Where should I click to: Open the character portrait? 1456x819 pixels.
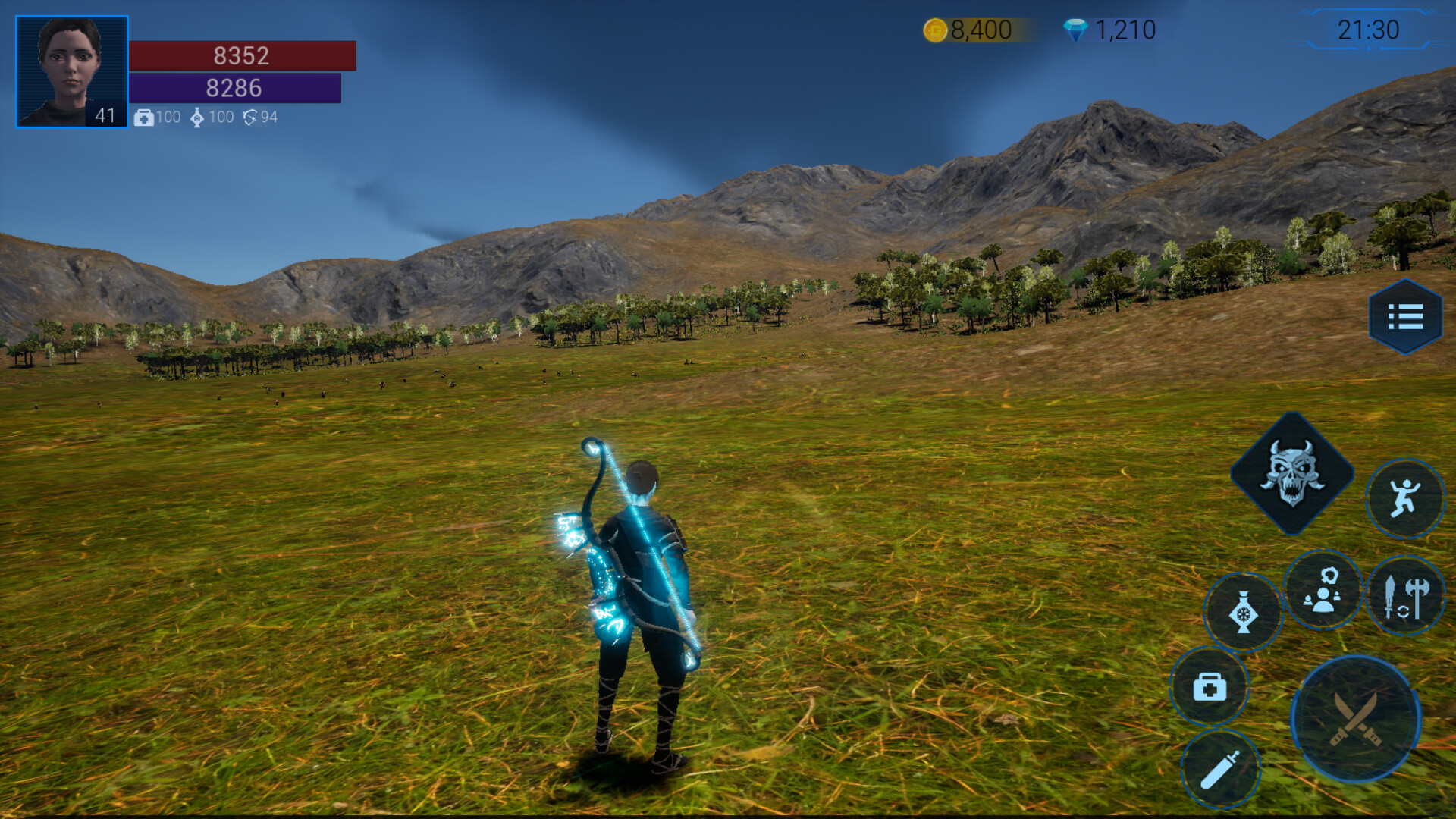70,67
